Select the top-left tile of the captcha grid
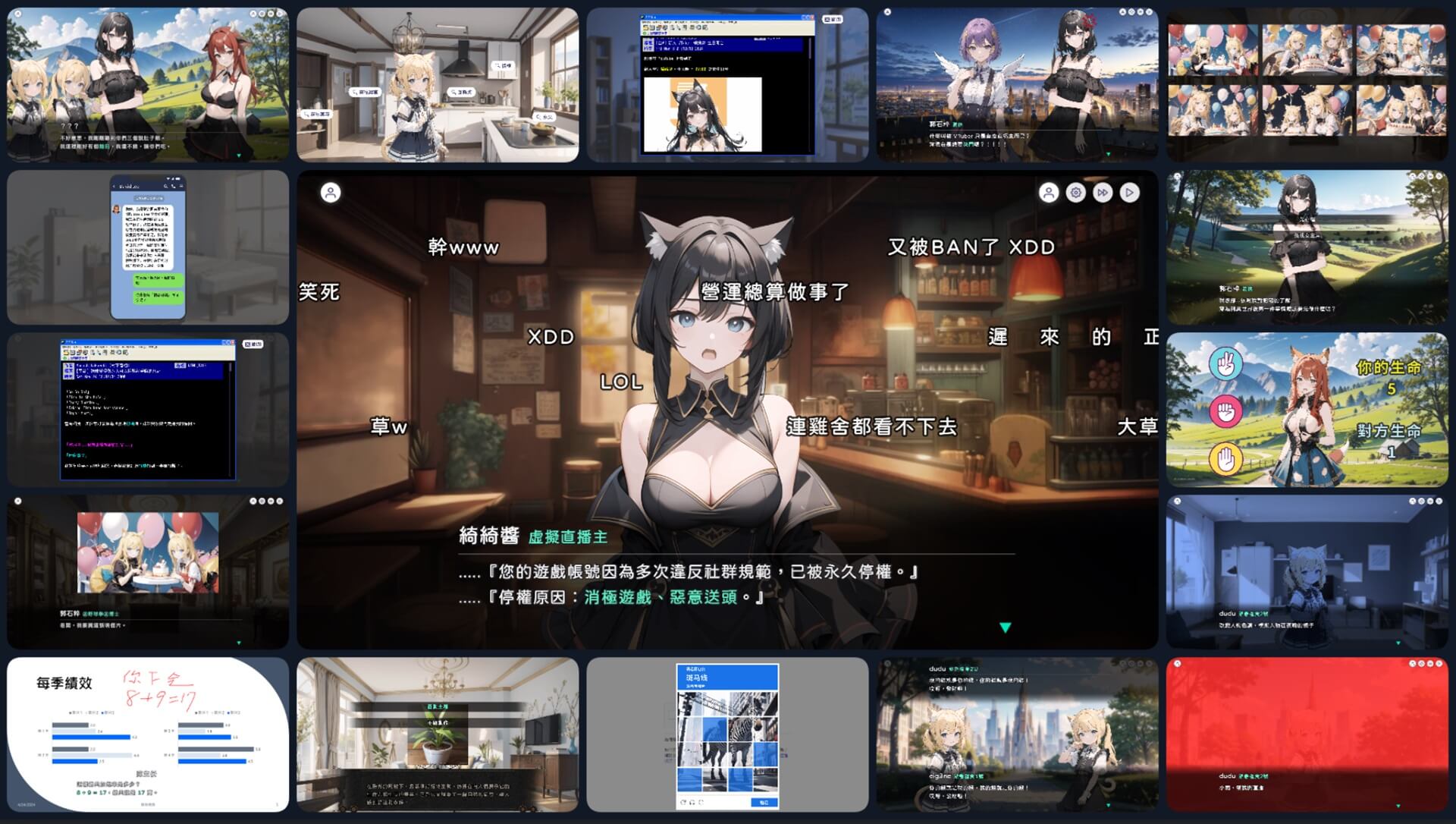This screenshot has width=1456, height=824. [x=689, y=704]
